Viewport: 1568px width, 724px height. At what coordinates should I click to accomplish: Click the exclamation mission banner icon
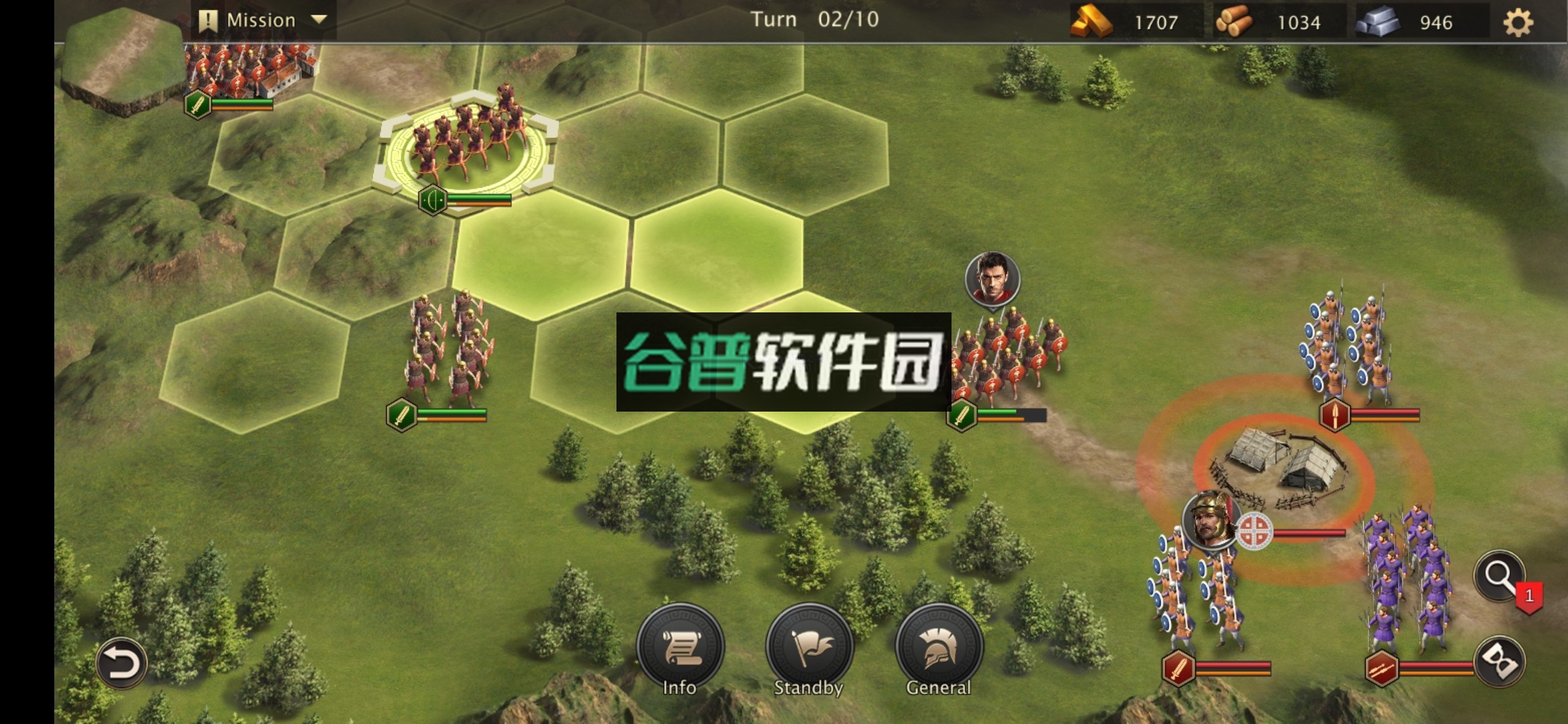[x=208, y=19]
